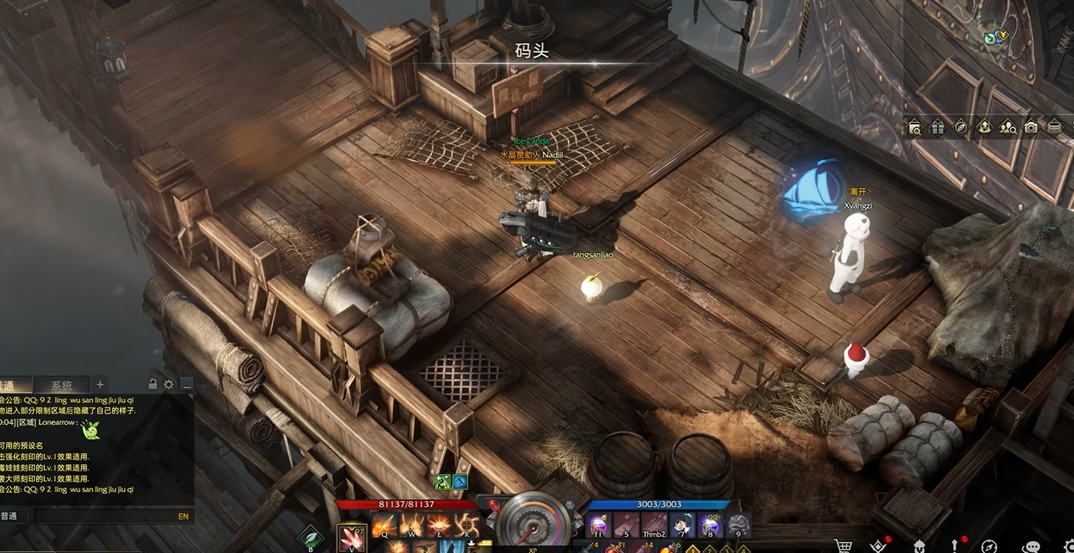Use the stone face item in slot 9
This screenshot has width=1074, height=553.
[x=738, y=525]
